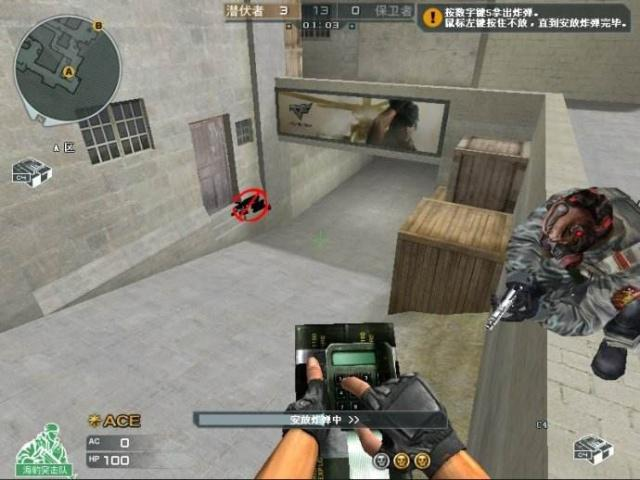Select bomb site A marker on minimap
This screenshot has height=480, width=640.
[x=68, y=73]
